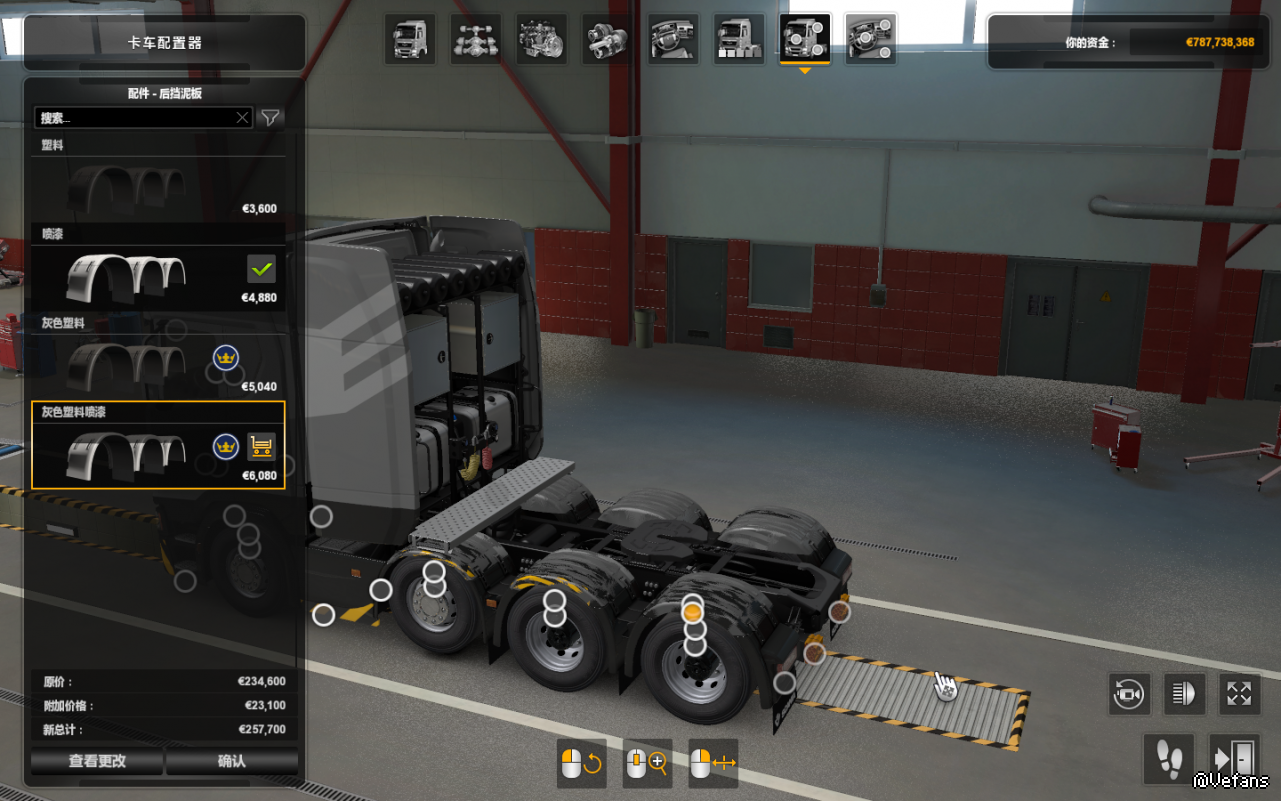Confirm the purchase with 确认
The width and height of the screenshot is (1281, 801).
click(x=232, y=761)
